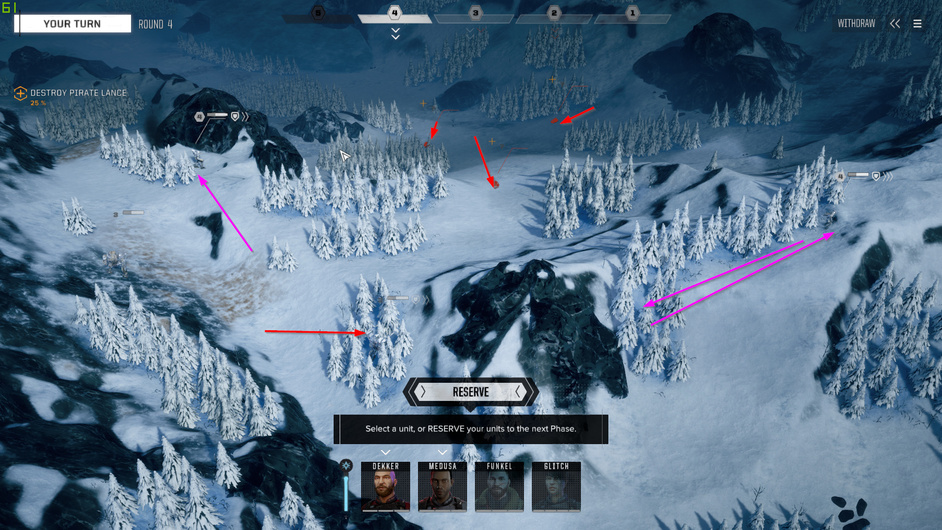
Task: Select pilot Dekker's portrait
Action: [386, 487]
